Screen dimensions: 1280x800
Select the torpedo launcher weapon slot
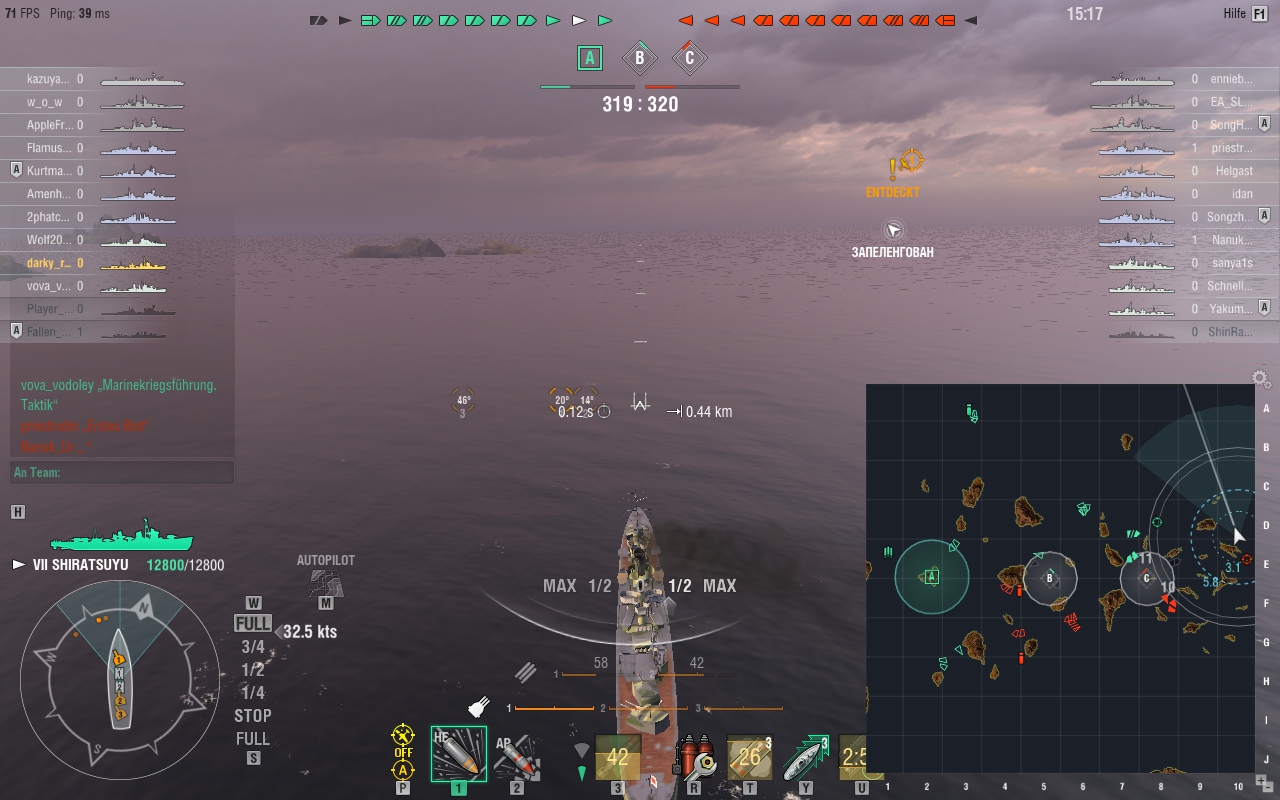[617, 757]
